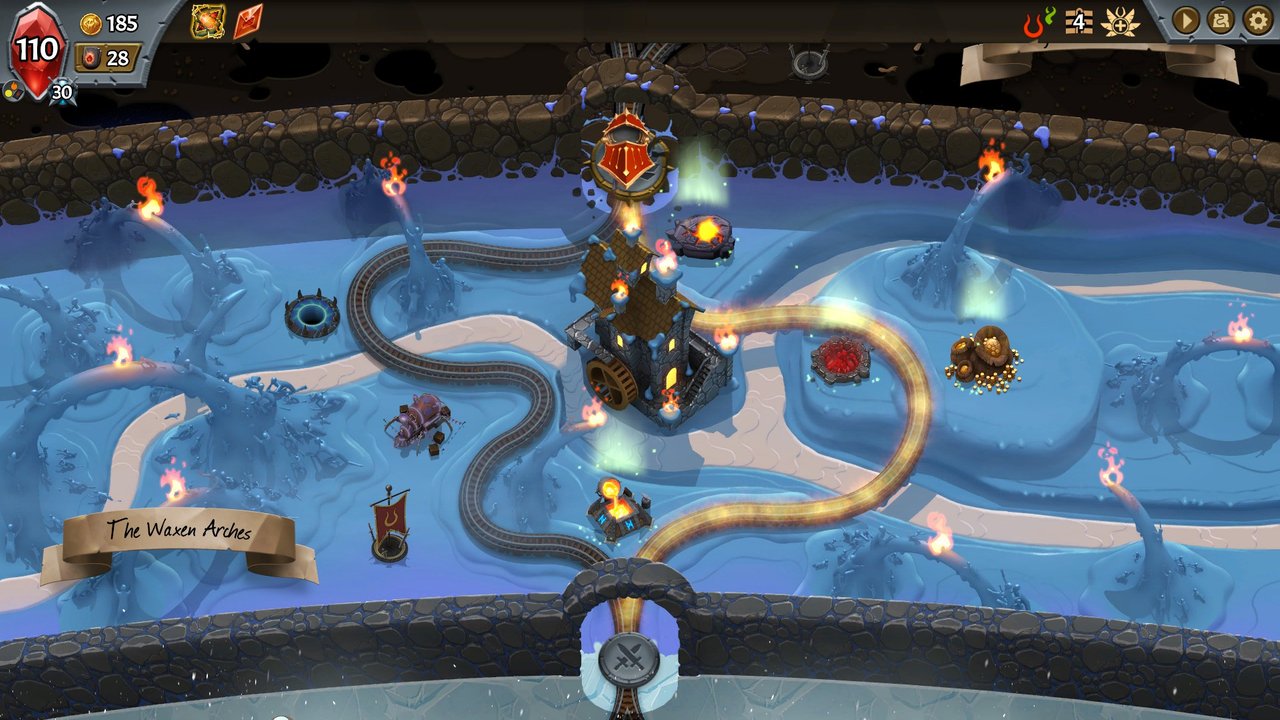Open the wave path preview icon

(1219, 20)
